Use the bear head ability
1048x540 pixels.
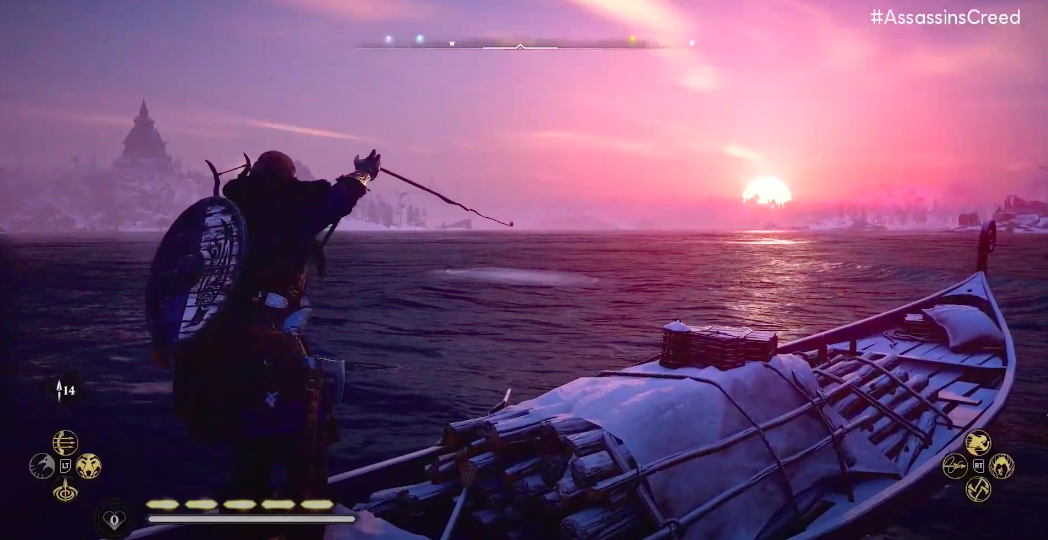[x=89, y=466]
